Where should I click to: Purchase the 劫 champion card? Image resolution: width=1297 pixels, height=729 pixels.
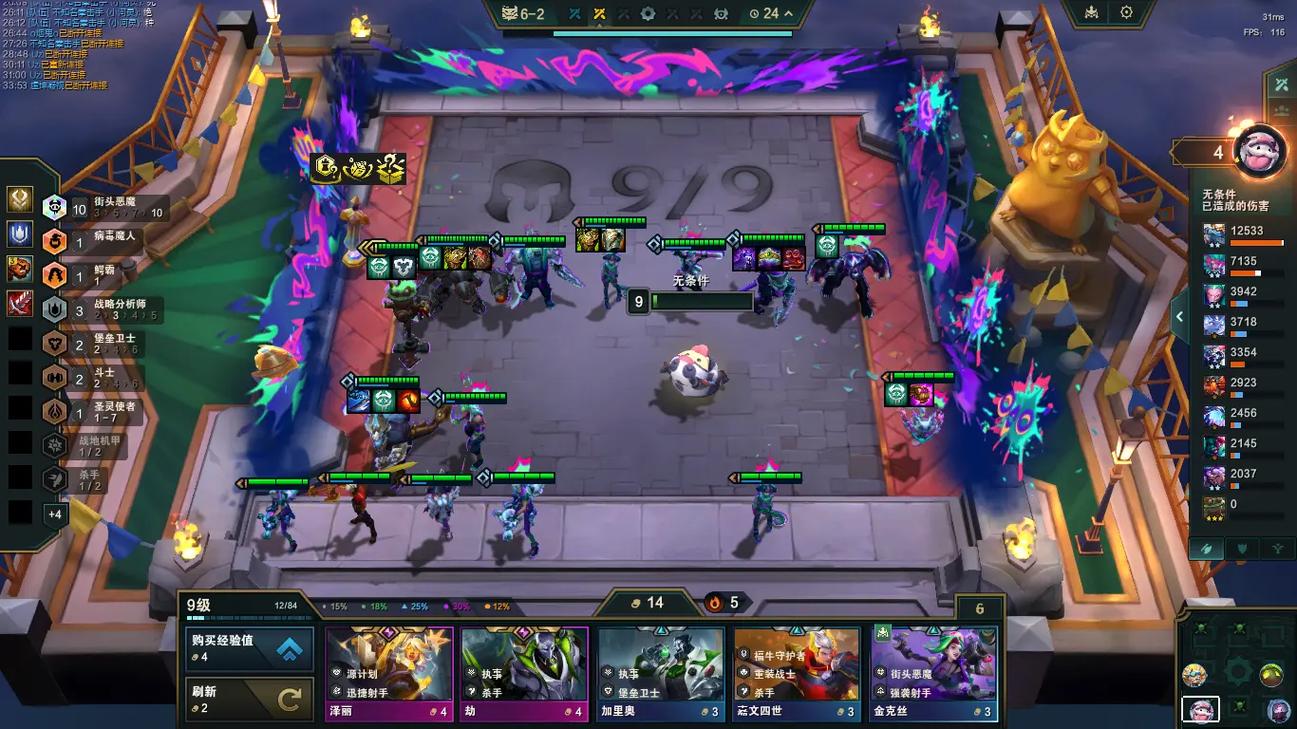click(524, 674)
